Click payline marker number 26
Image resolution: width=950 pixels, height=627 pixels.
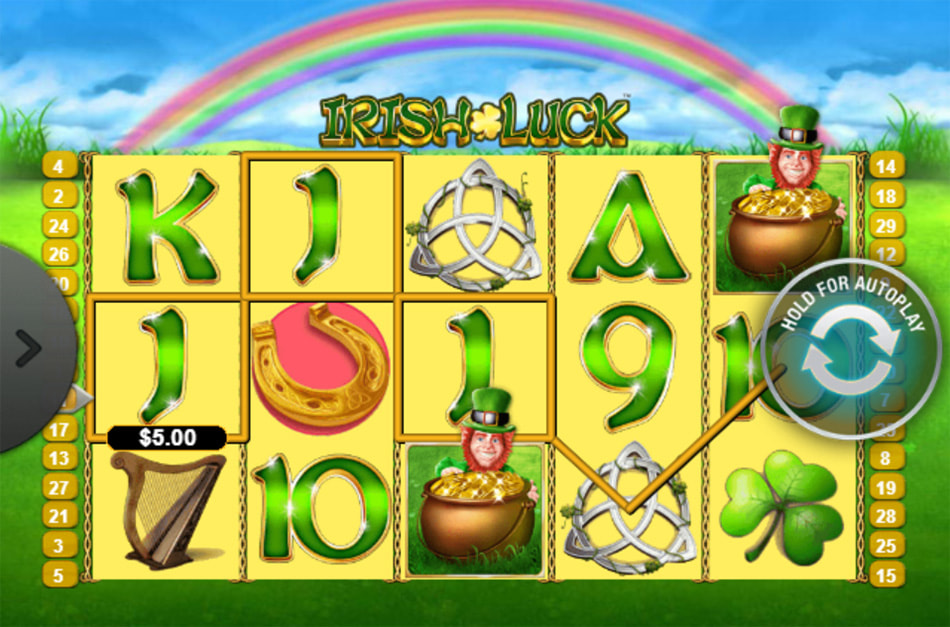59,255
